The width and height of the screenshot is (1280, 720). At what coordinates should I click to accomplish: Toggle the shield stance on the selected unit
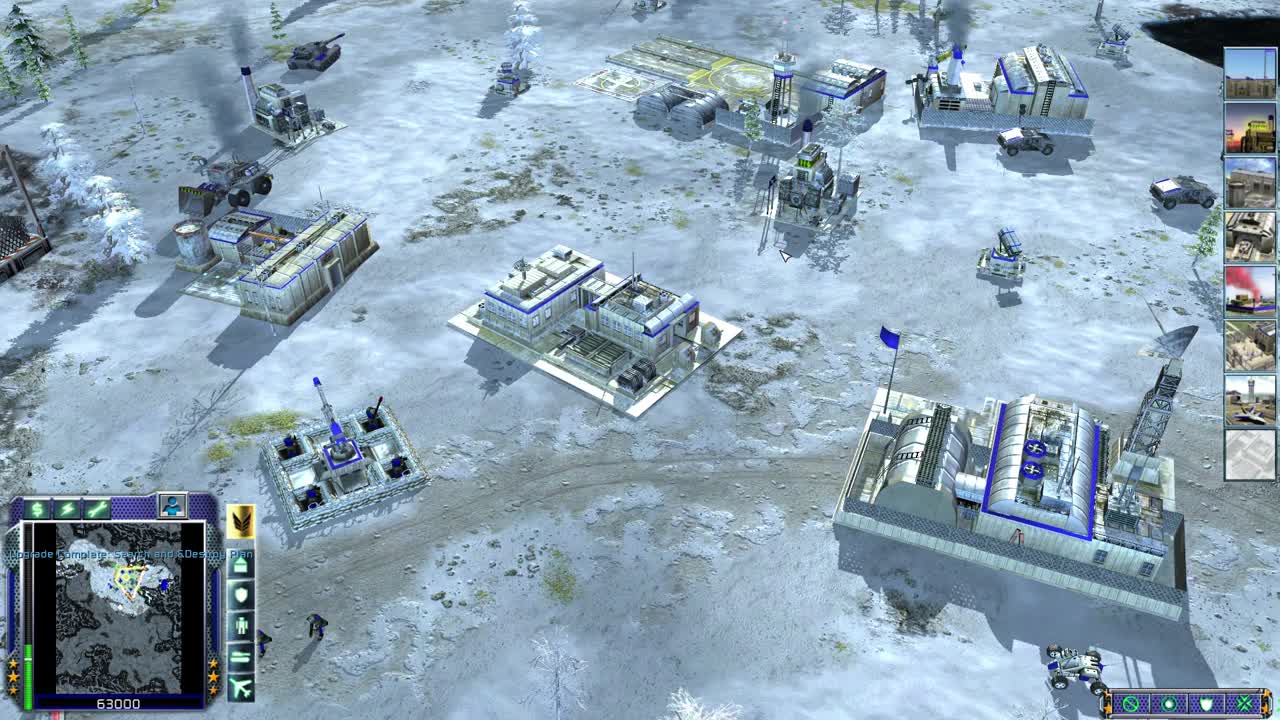(x=1207, y=703)
